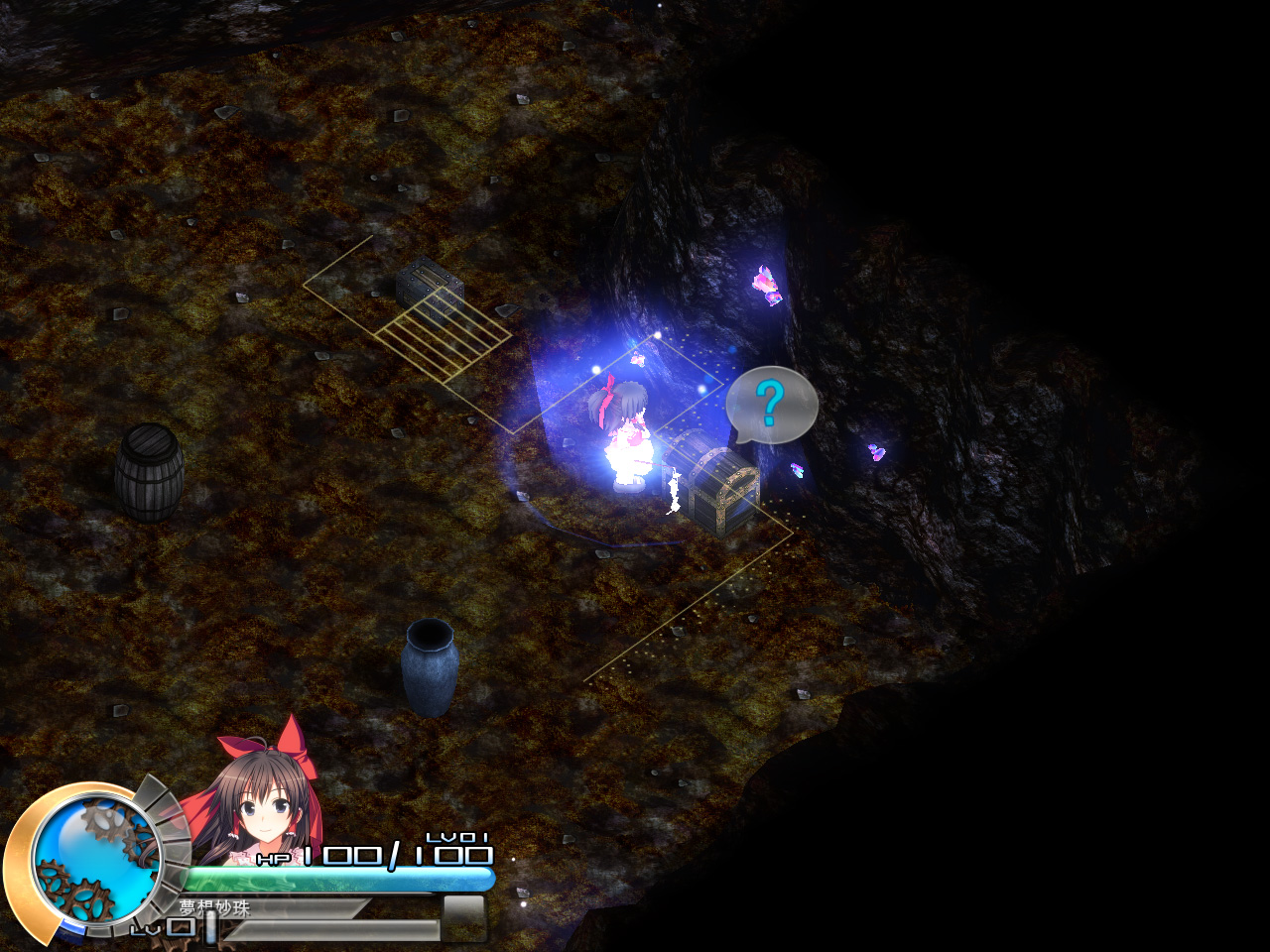
Task: Click the question mark speech bubble
Action: [x=771, y=405]
